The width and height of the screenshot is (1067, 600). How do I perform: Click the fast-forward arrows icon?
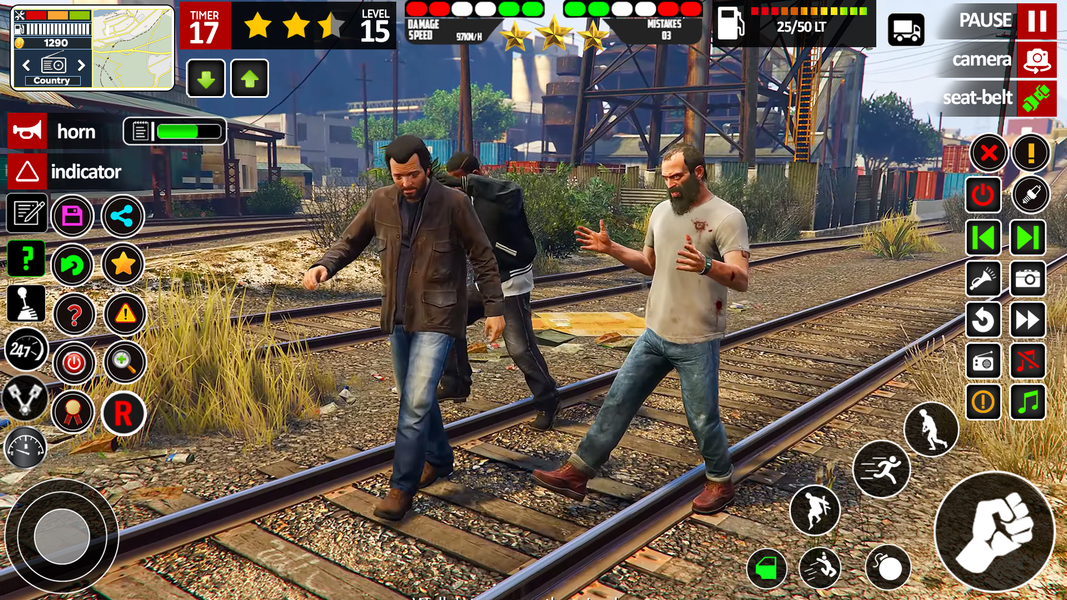coord(1028,320)
